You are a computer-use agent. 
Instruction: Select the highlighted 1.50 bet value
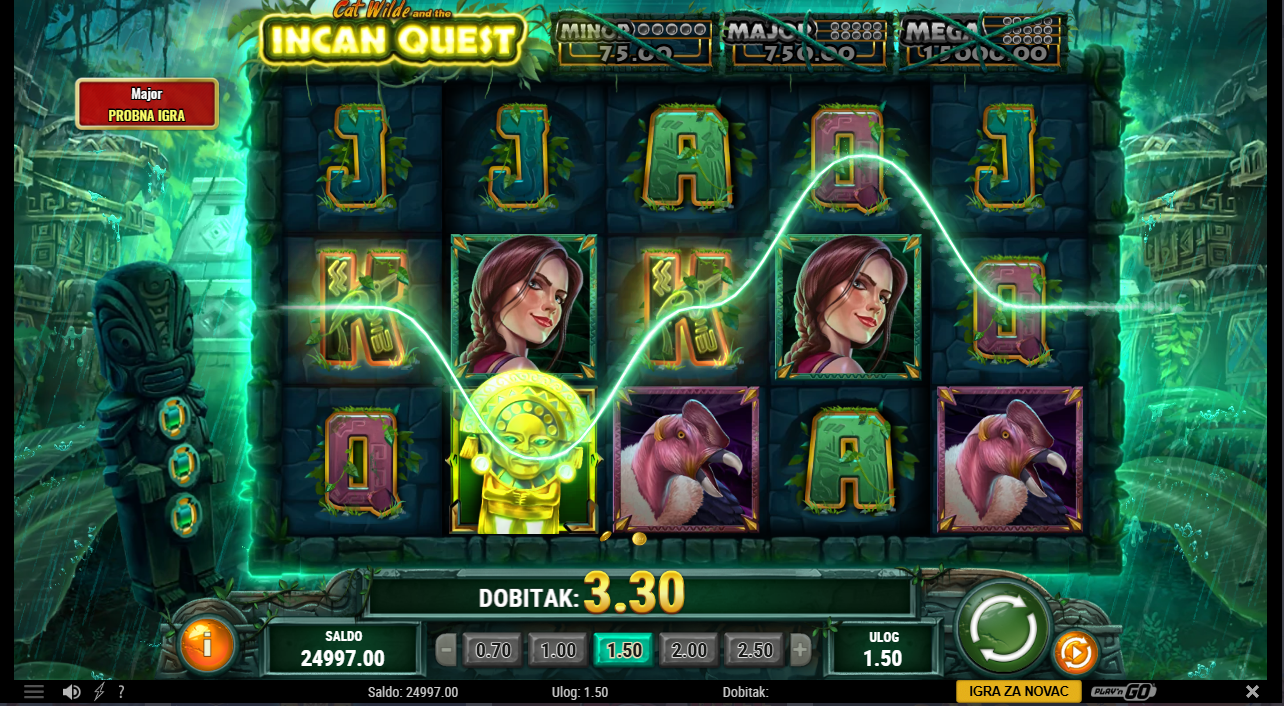pos(624,651)
